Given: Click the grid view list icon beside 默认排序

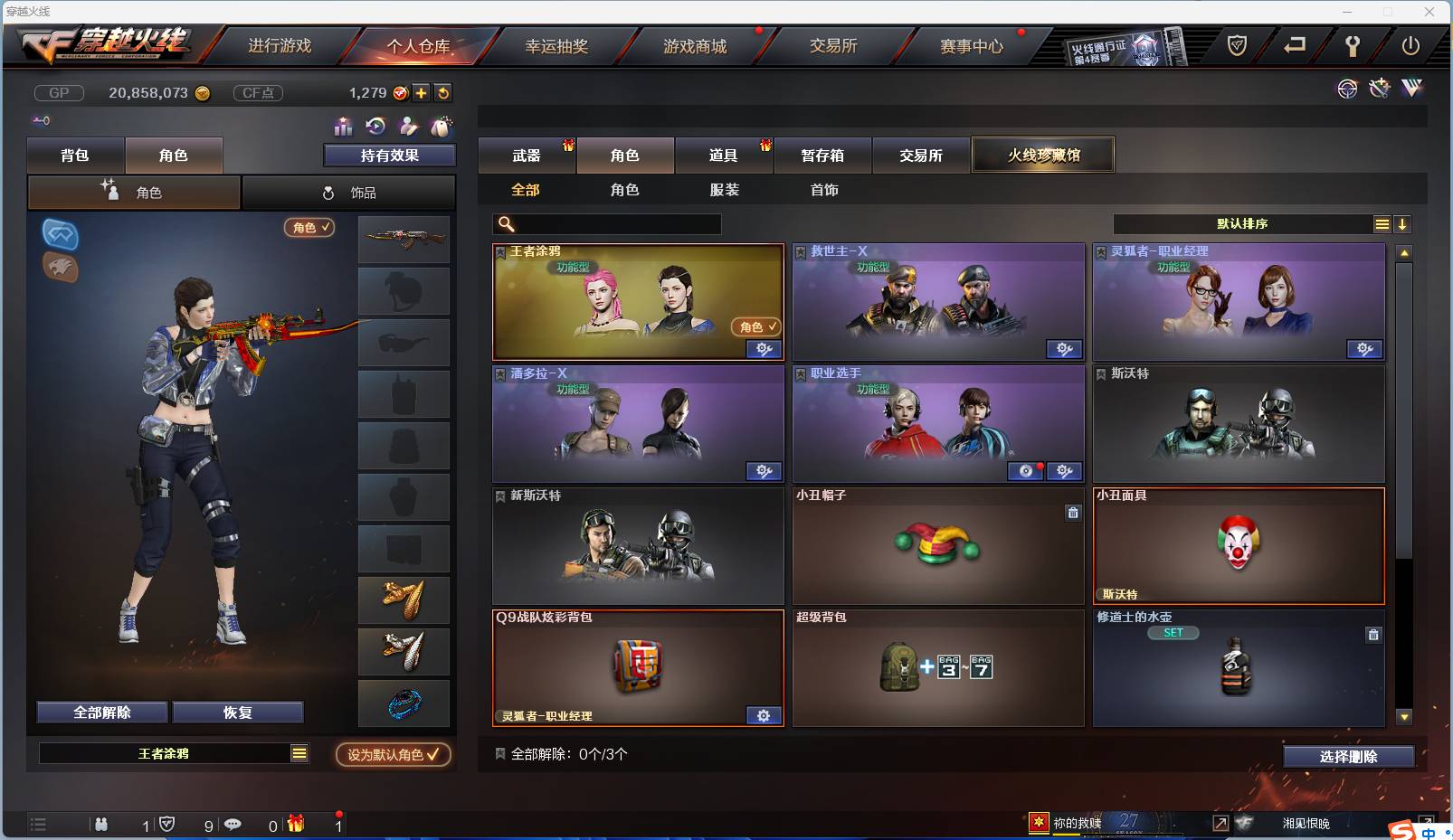Looking at the screenshot, I should click(x=1383, y=222).
